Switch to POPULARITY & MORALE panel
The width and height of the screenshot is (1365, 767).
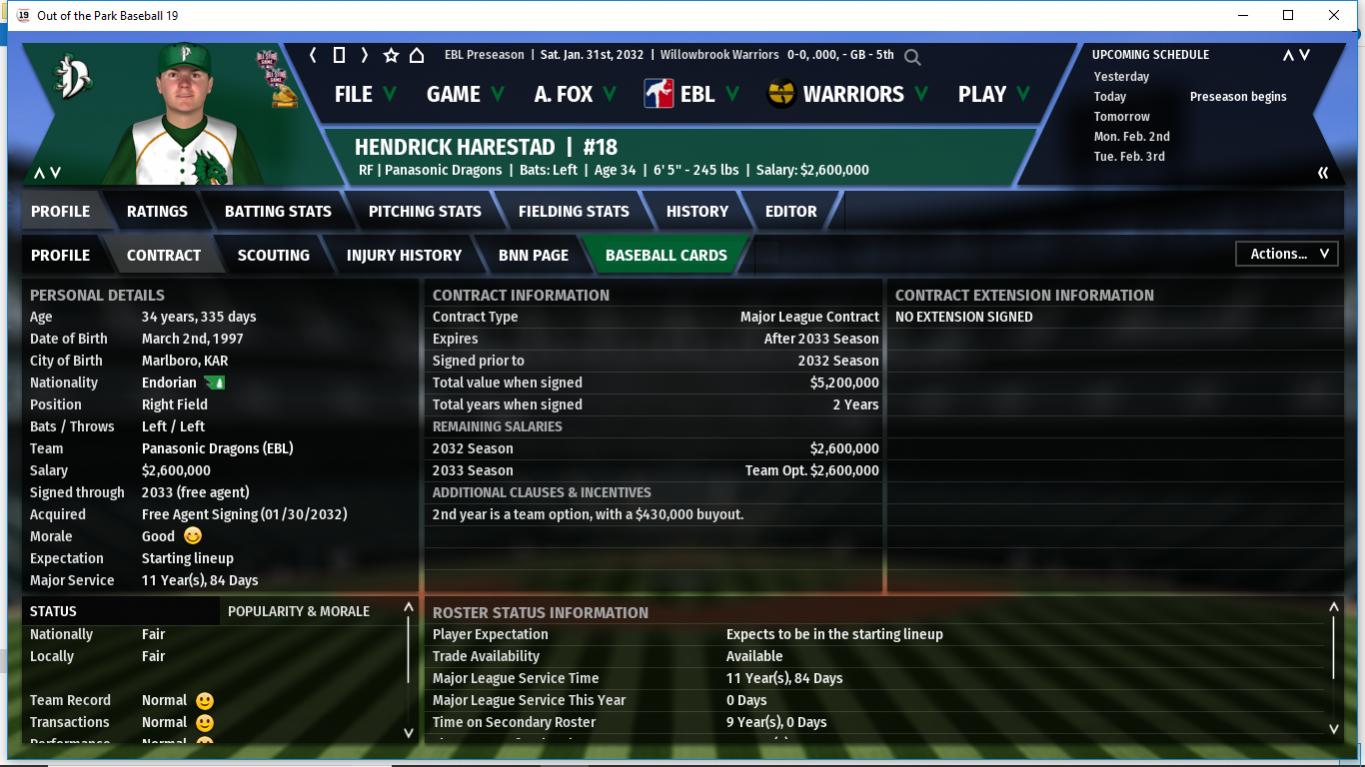tap(299, 611)
